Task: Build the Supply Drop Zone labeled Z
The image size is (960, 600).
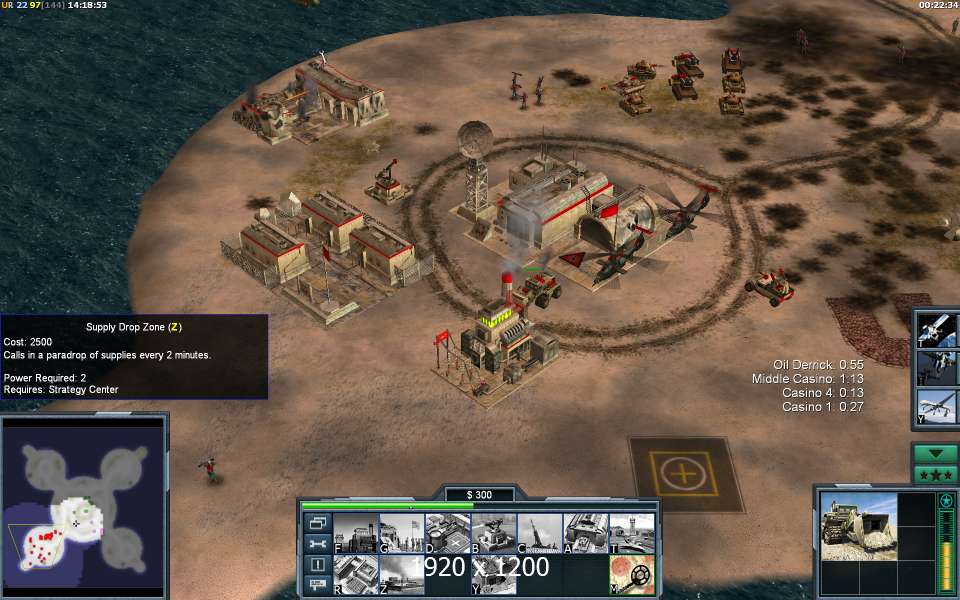Action: [x=401, y=574]
